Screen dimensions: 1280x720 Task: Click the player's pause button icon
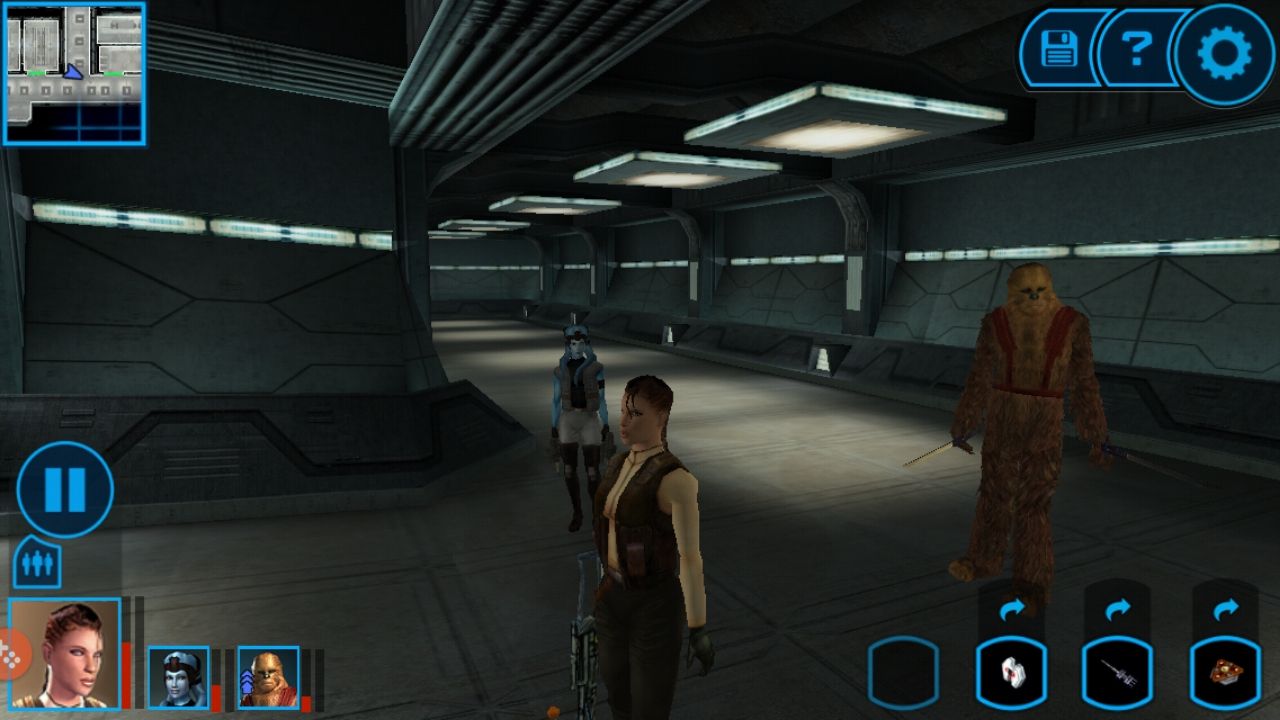click(x=63, y=487)
